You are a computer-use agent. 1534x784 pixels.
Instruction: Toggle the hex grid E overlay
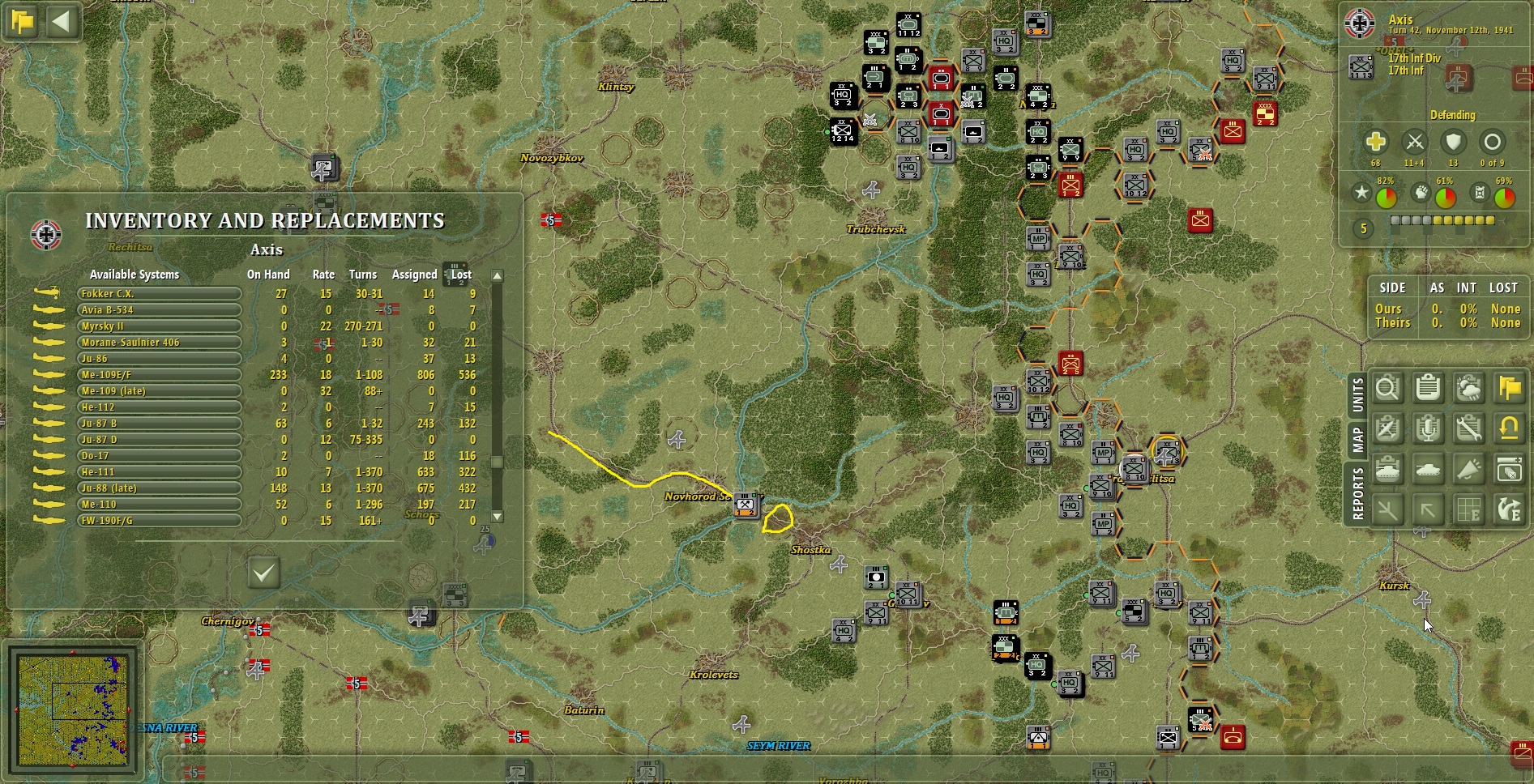pos(1468,509)
